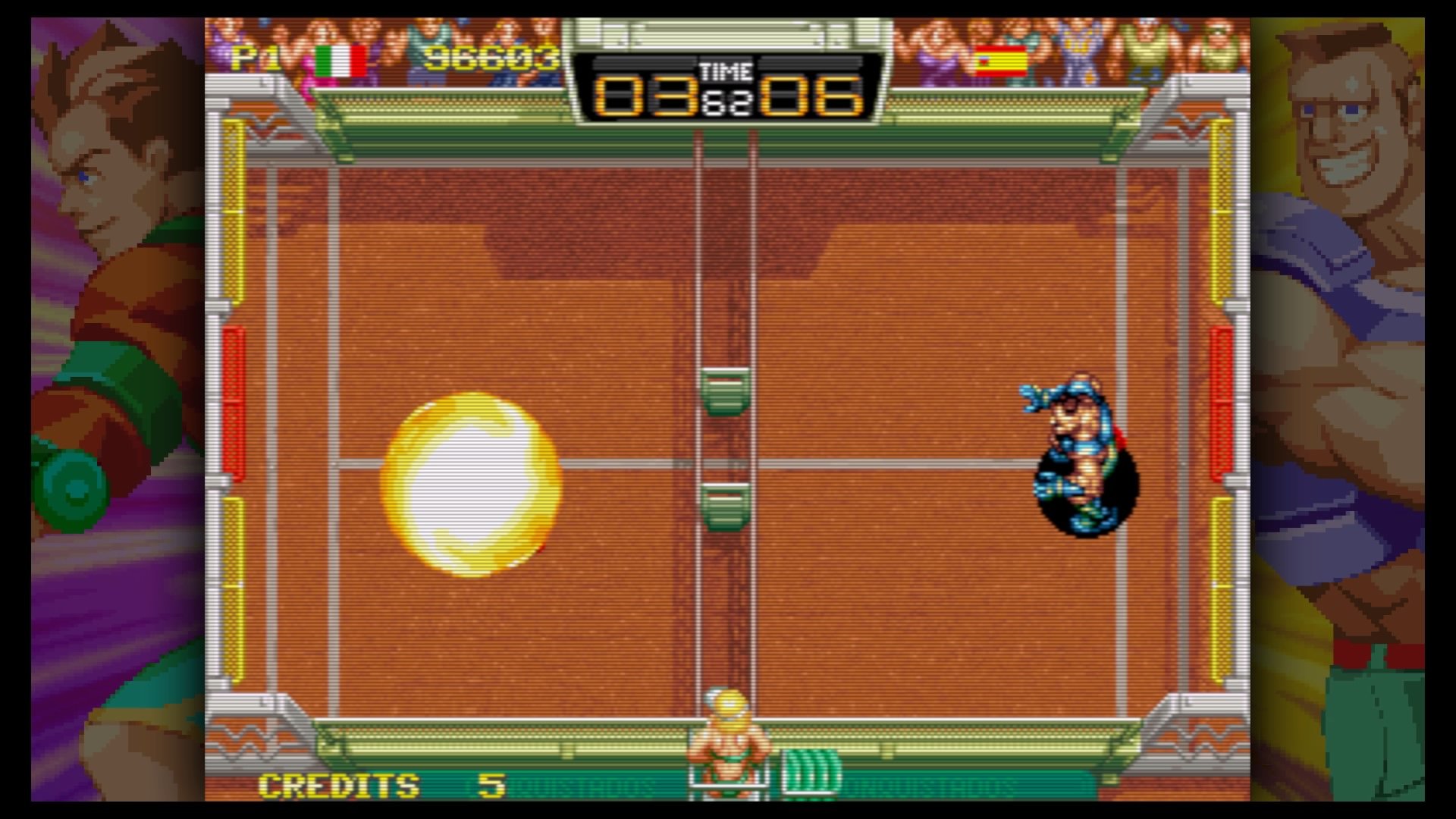Click the digital clock showing 62 seconds
The height and width of the screenshot is (819, 1456).
click(x=726, y=105)
